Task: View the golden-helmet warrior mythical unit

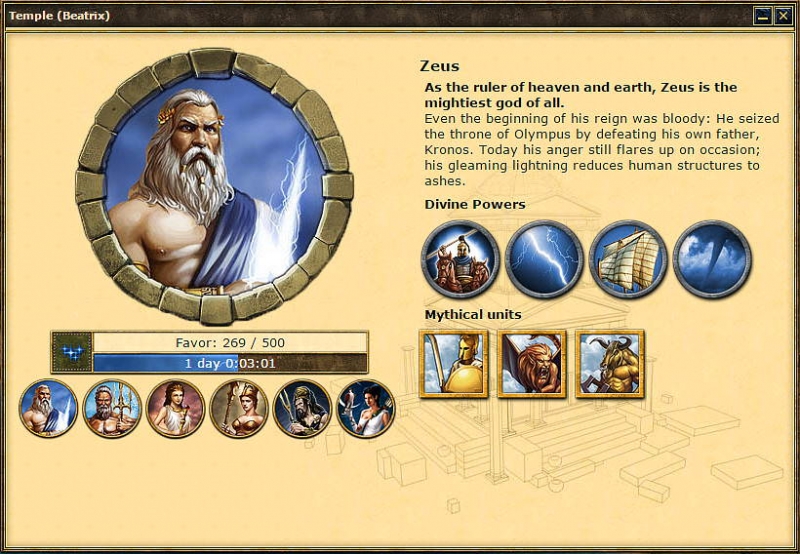Action: point(454,364)
